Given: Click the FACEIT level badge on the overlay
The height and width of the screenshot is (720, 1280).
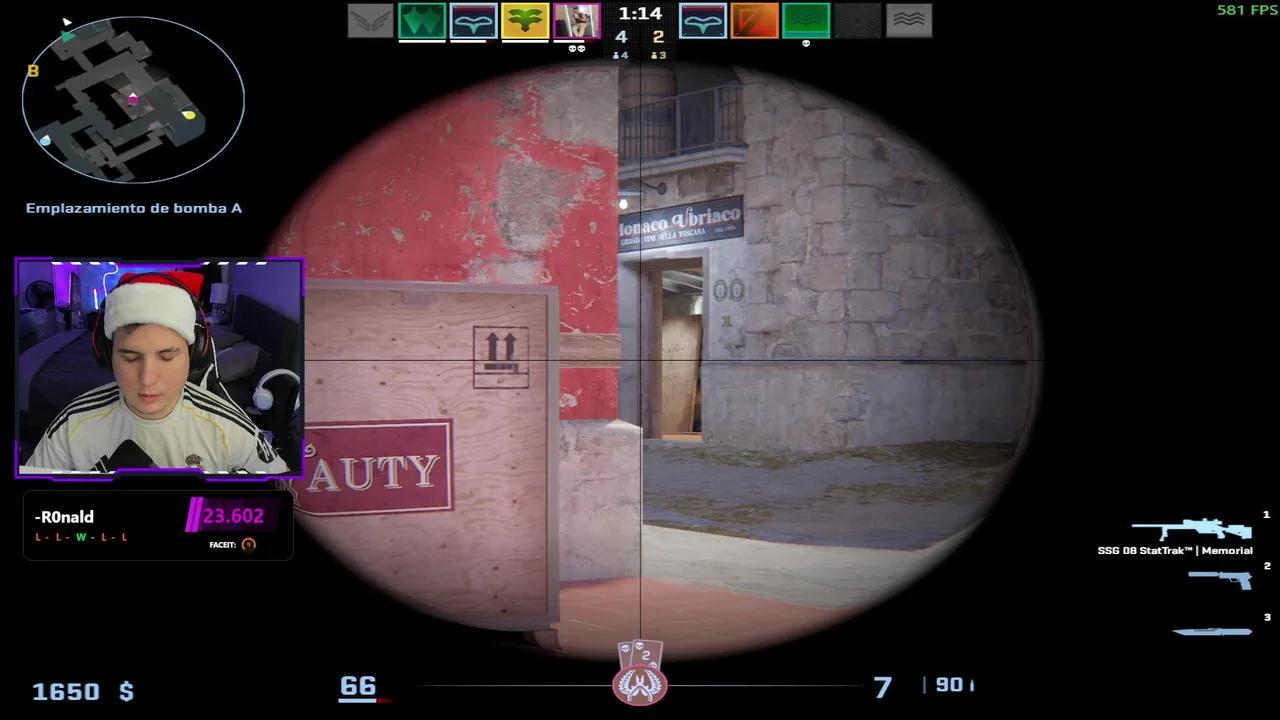Looking at the screenshot, I should coord(248,546).
